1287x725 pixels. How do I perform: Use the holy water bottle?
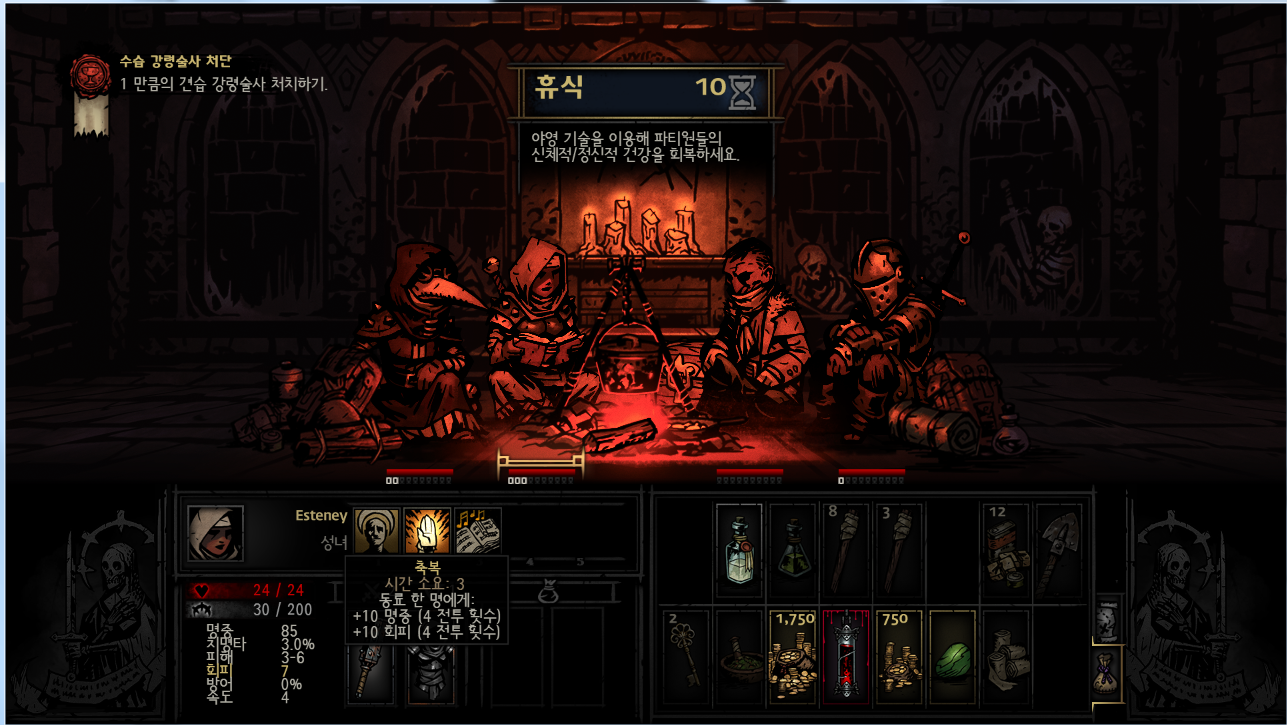coord(739,550)
